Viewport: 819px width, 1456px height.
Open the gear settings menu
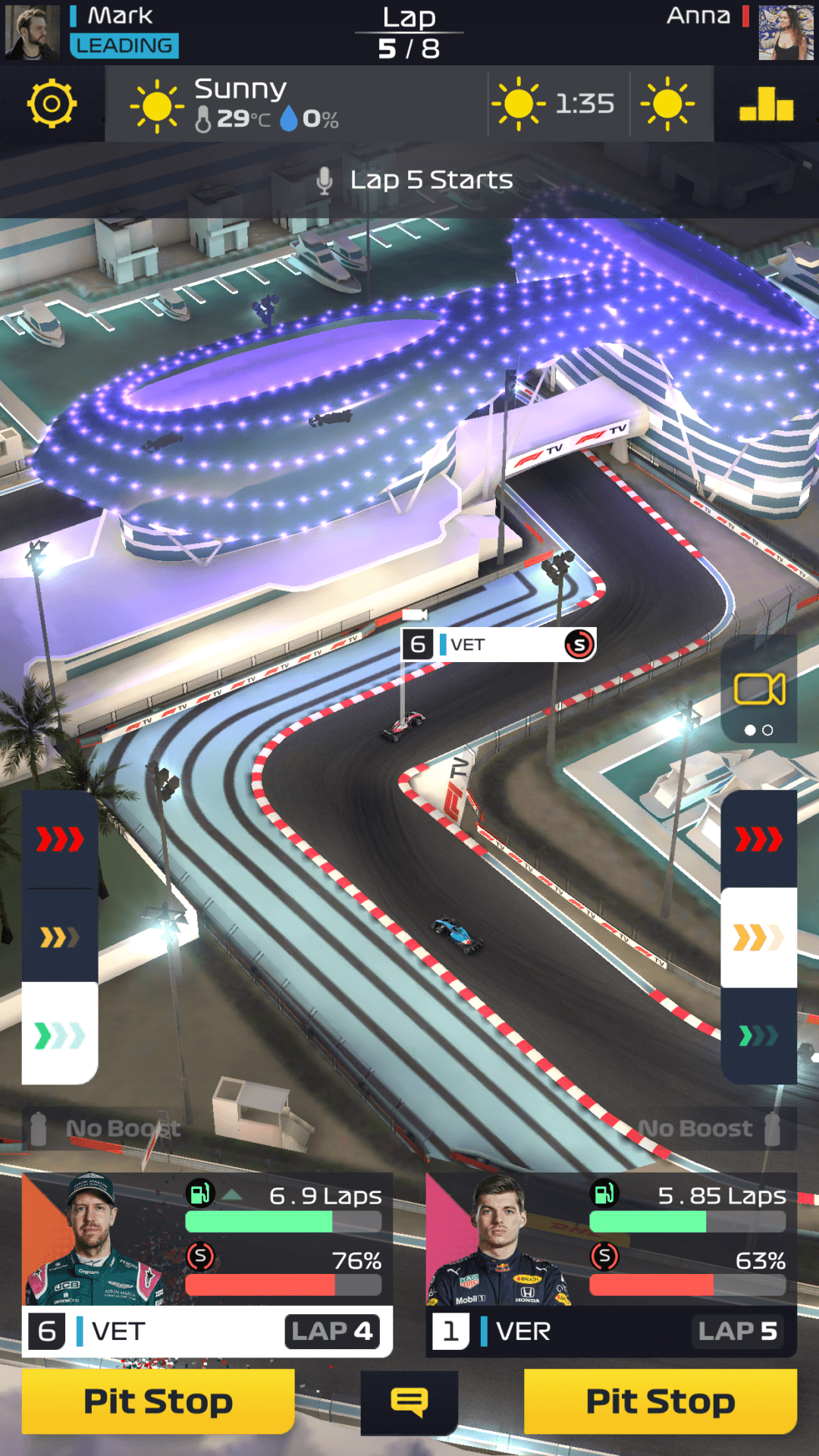pos(52,103)
